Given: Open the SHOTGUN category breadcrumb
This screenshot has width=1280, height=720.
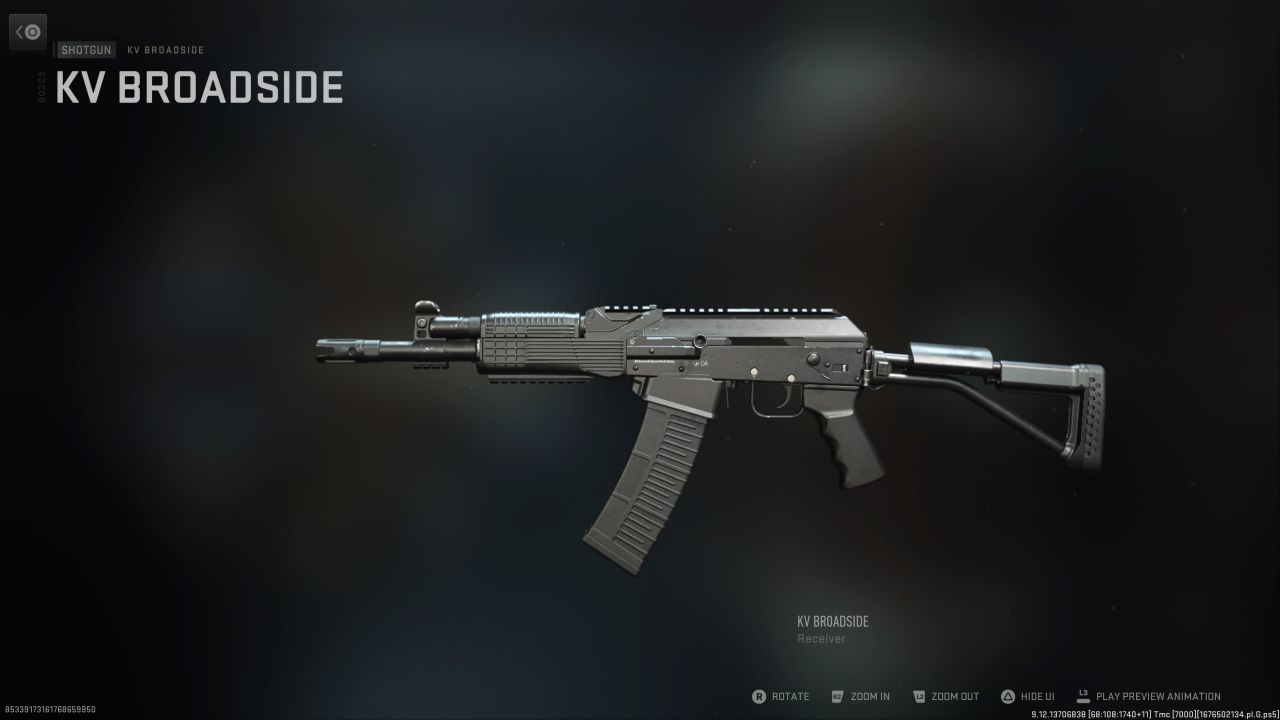Looking at the screenshot, I should [x=85, y=49].
